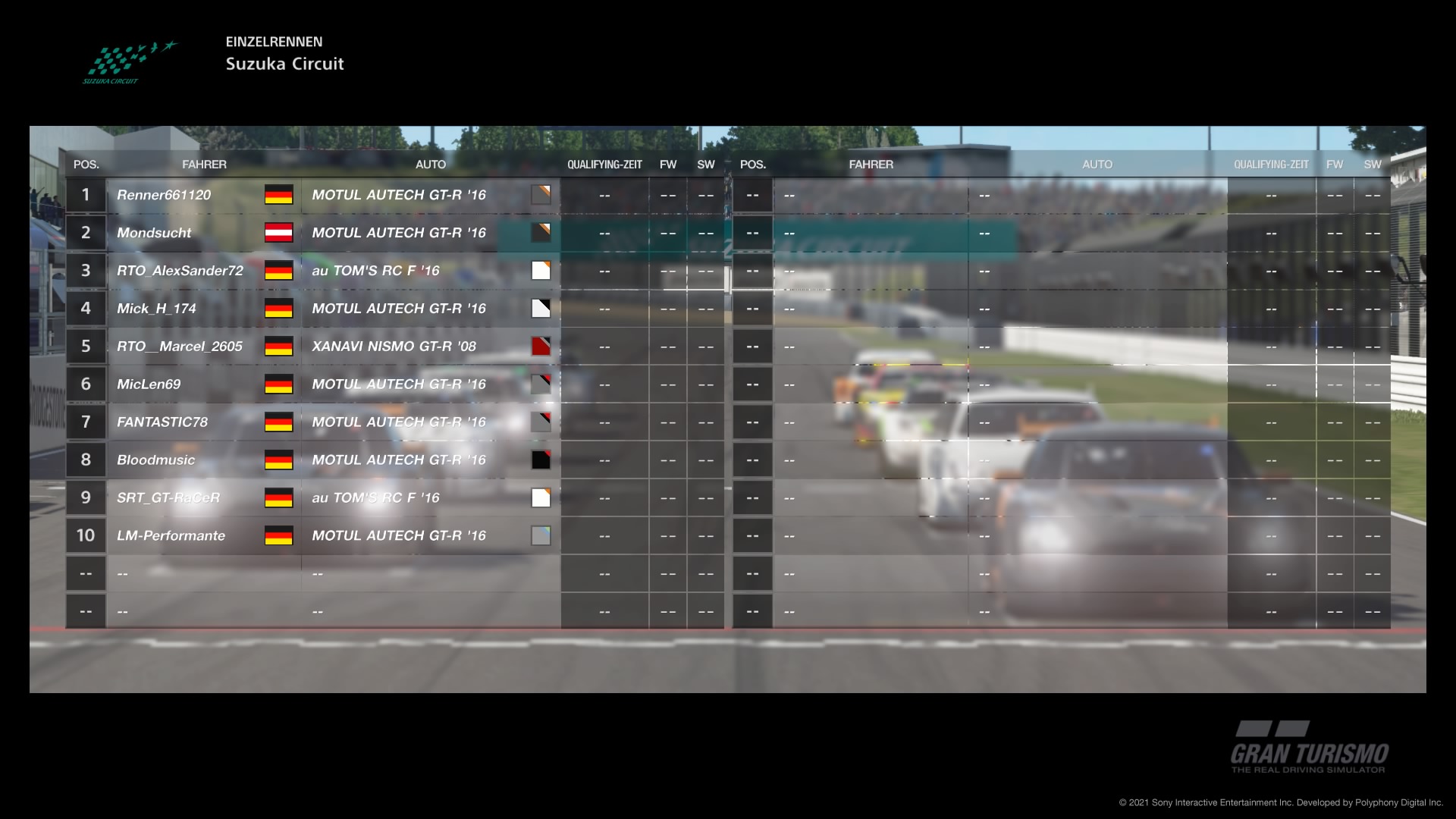Select driver row Renner661120
This screenshot has height=819, width=1456.
(164, 195)
